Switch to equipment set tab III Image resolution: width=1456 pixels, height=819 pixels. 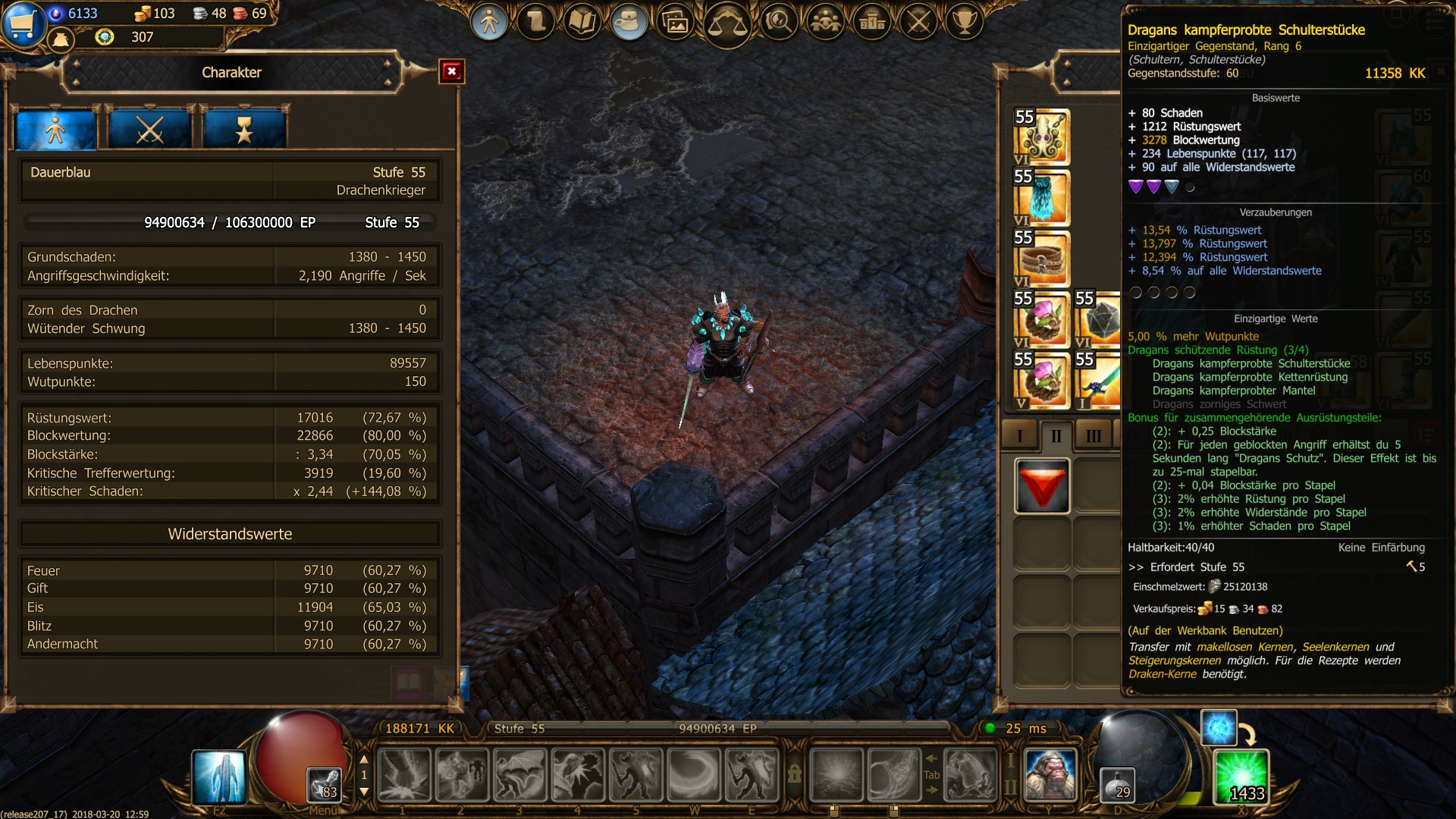pos(1094,435)
